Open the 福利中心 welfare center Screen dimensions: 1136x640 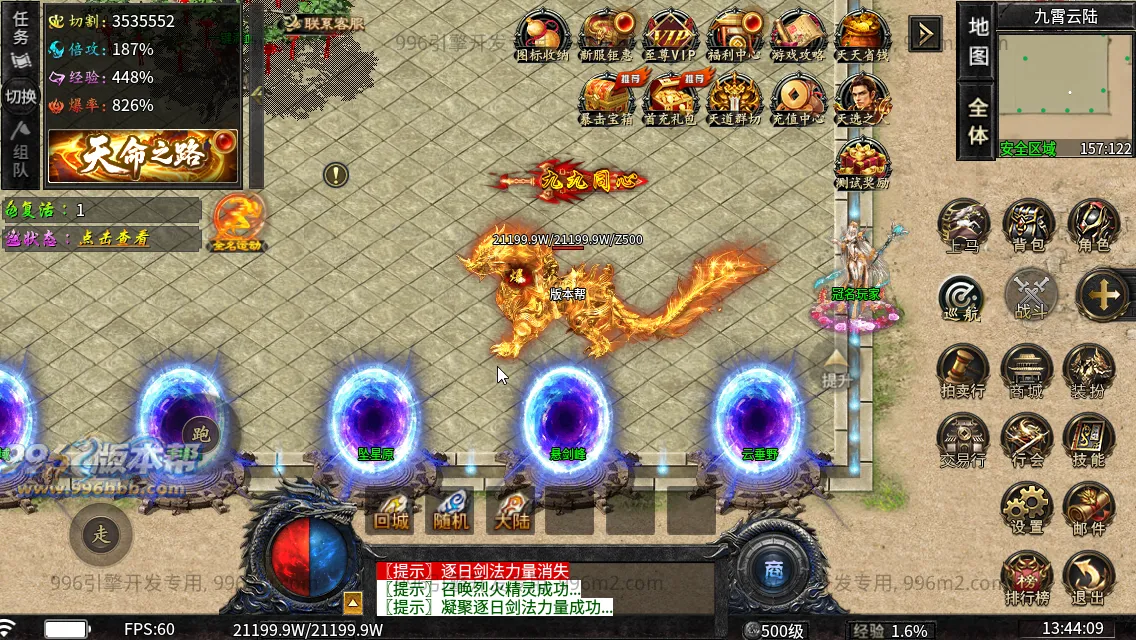click(734, 36)
